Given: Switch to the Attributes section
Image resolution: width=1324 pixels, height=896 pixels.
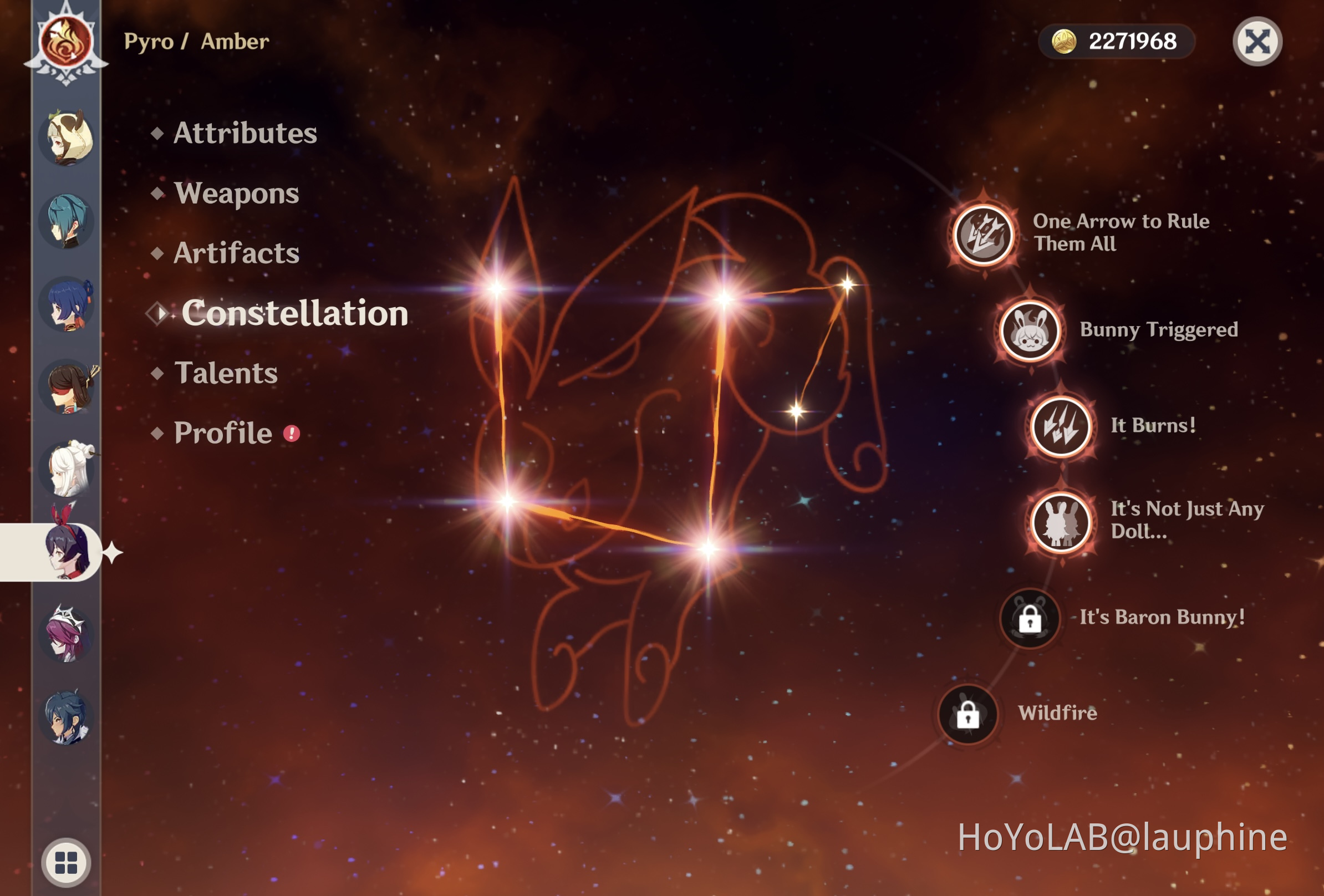Looking at the screenshot, I should click(245, 133).
